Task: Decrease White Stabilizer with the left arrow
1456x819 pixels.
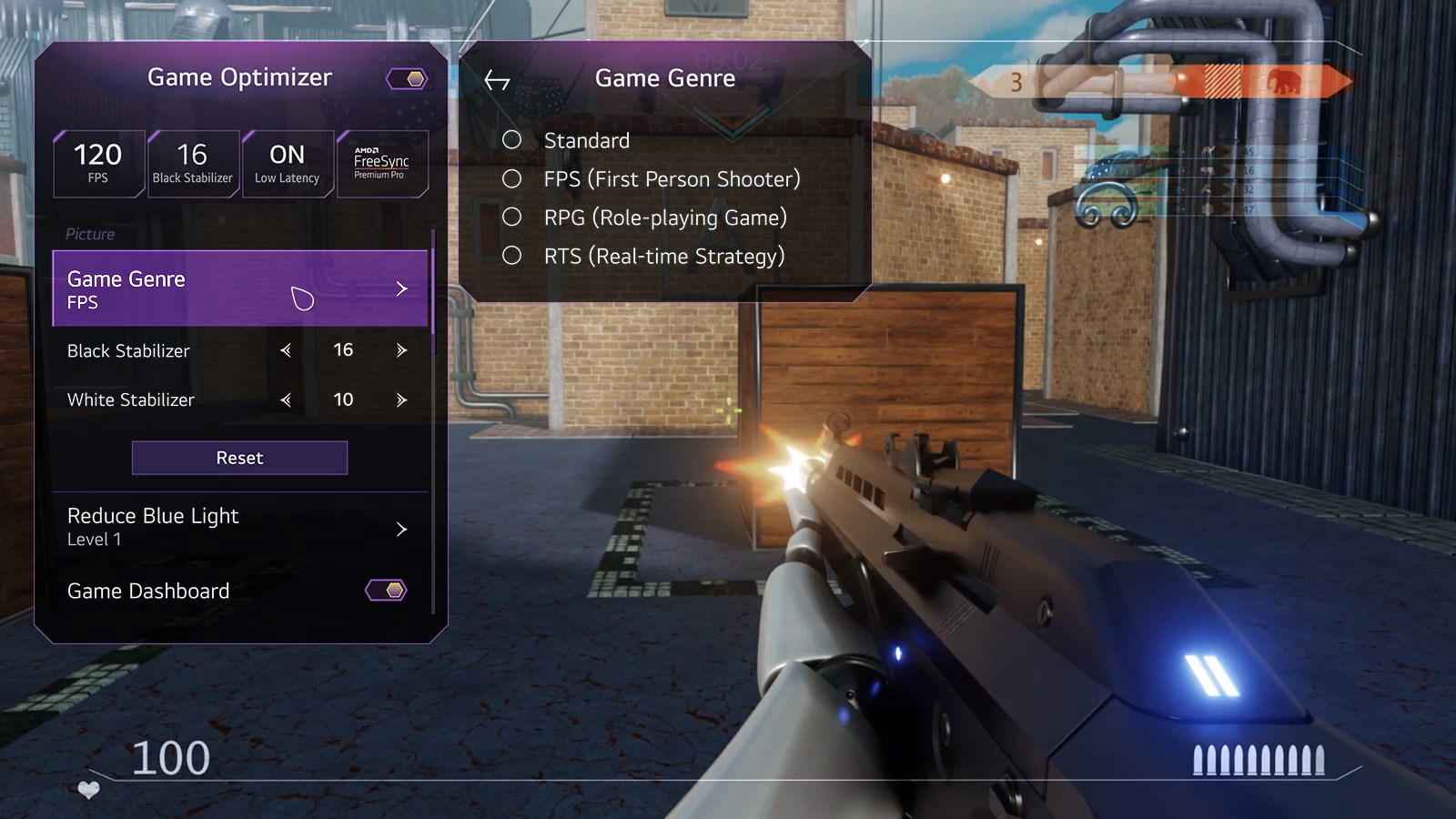Action: tap(285, 399)
